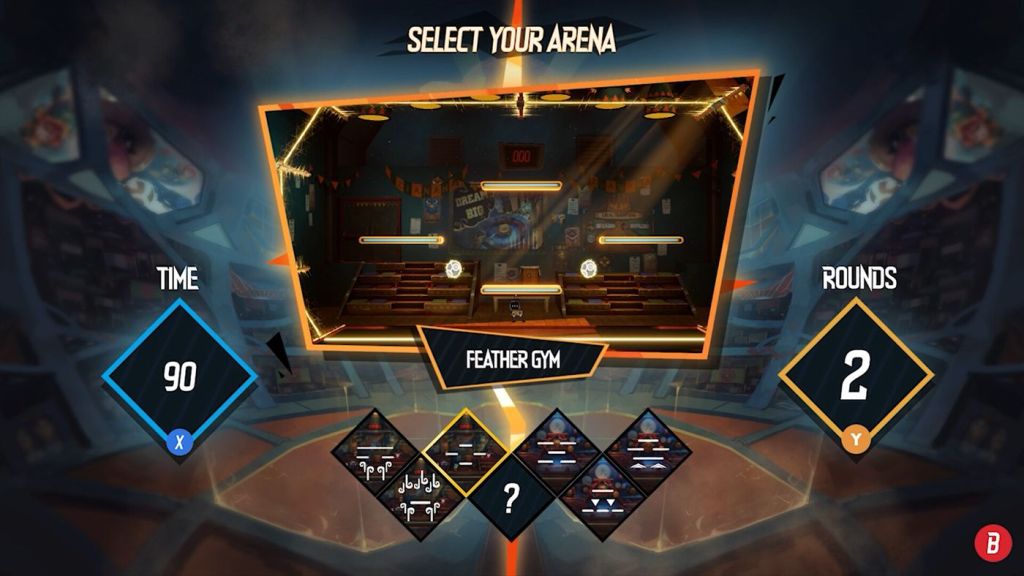This screenshot has height=576, width=1024.
Task: Choose the arena tile with hooks above and below
Action: tap(421, 497)
